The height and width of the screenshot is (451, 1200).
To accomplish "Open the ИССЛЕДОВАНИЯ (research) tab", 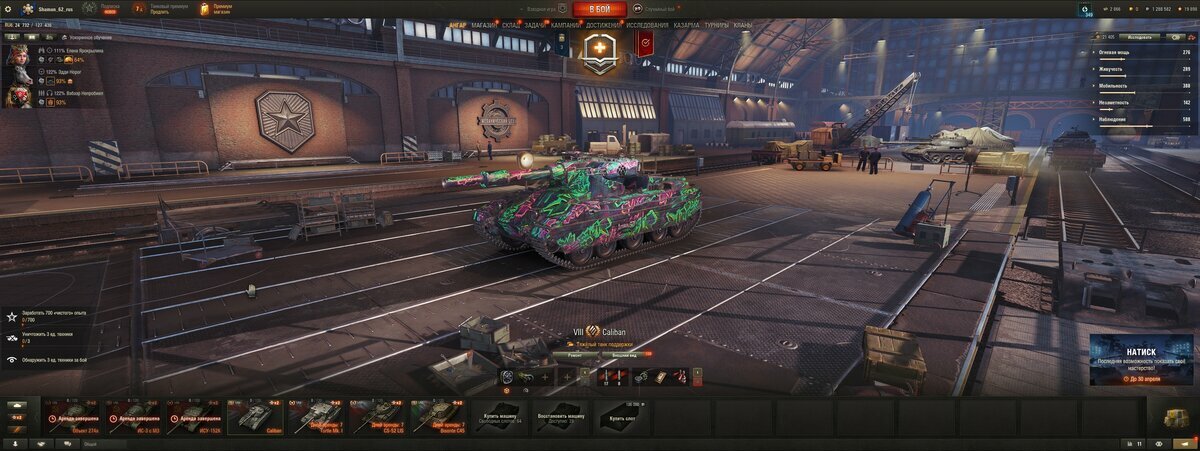I will (648, 24).
